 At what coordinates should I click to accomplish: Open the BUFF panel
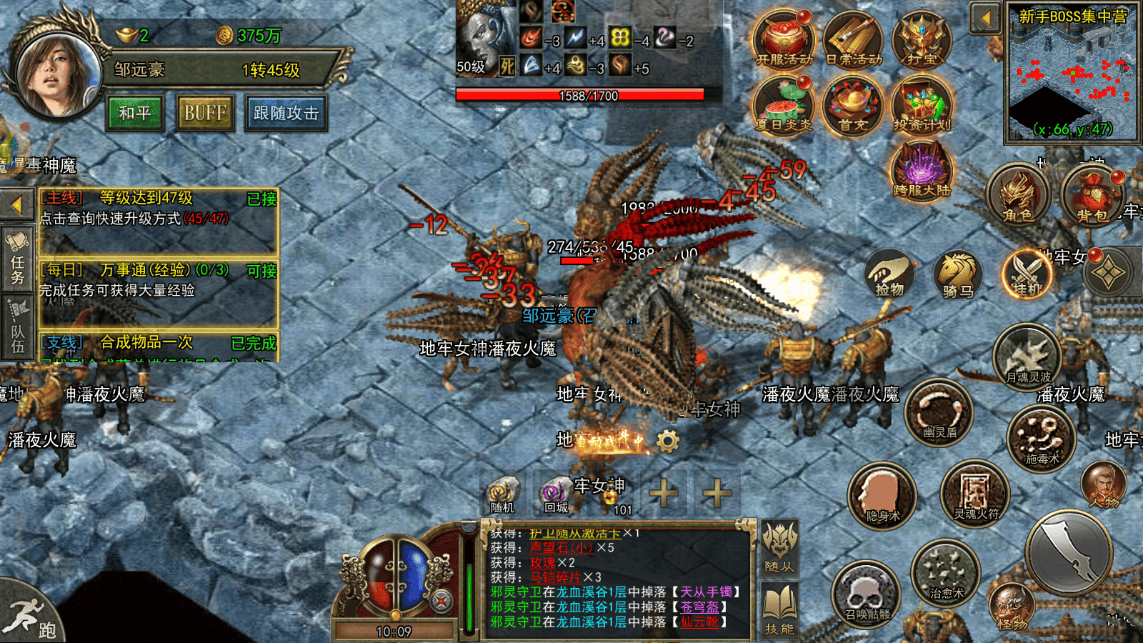[x=205, y=113]
